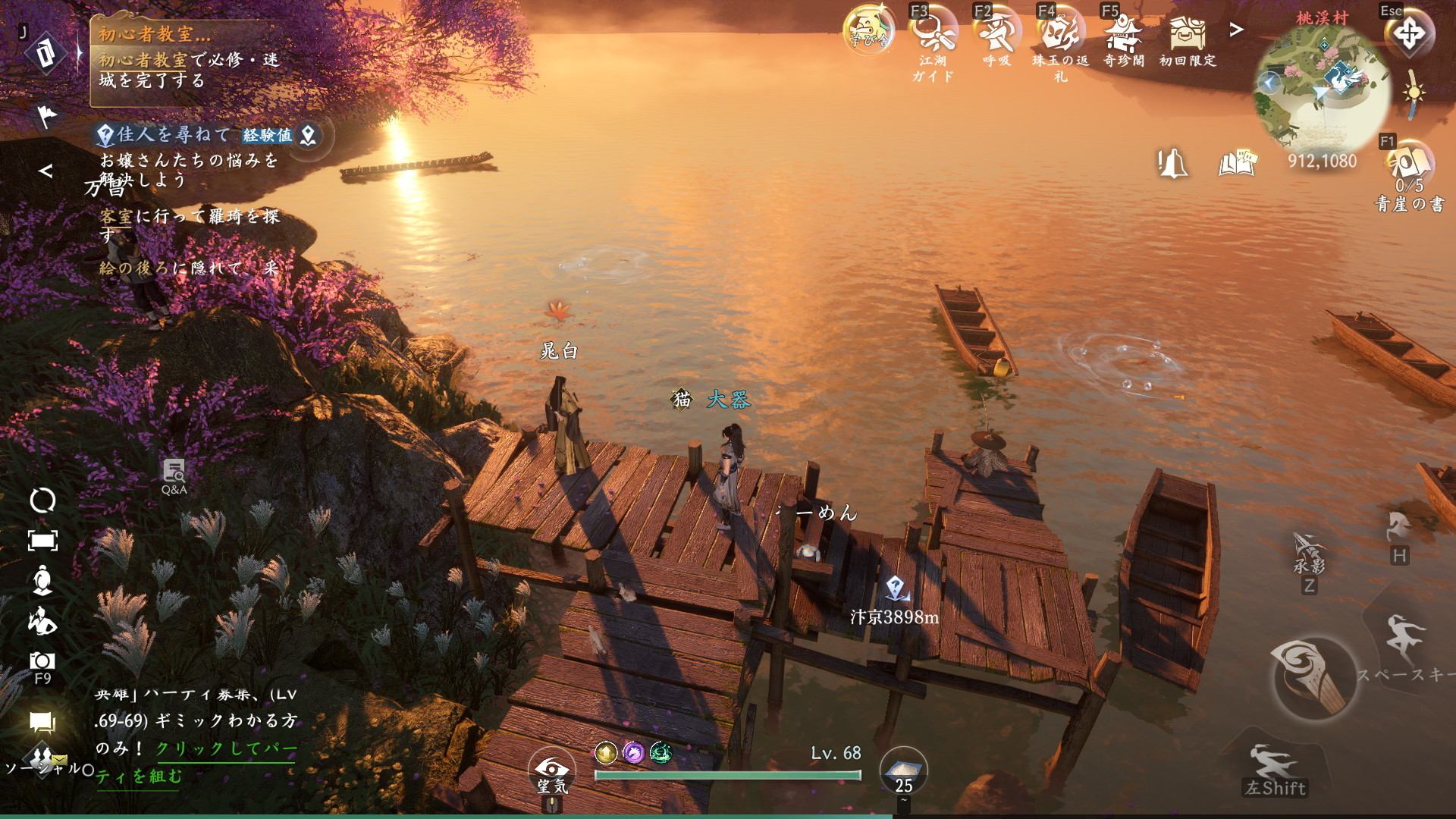Expand the top icon row arrow
The width and height of the screenshot is (1456, 819).
(x=1237, y=30)
